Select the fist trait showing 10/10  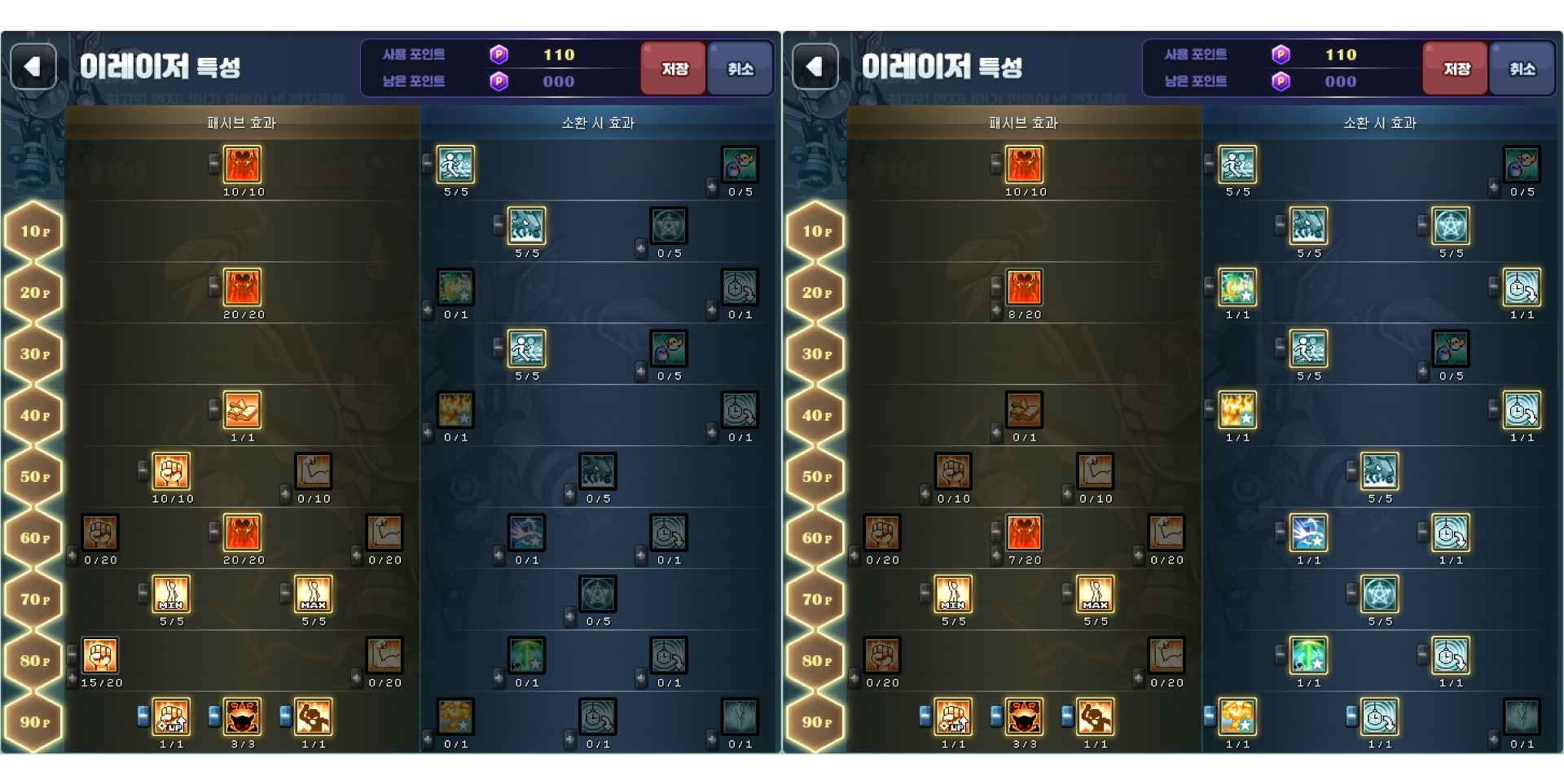(171, 471)
